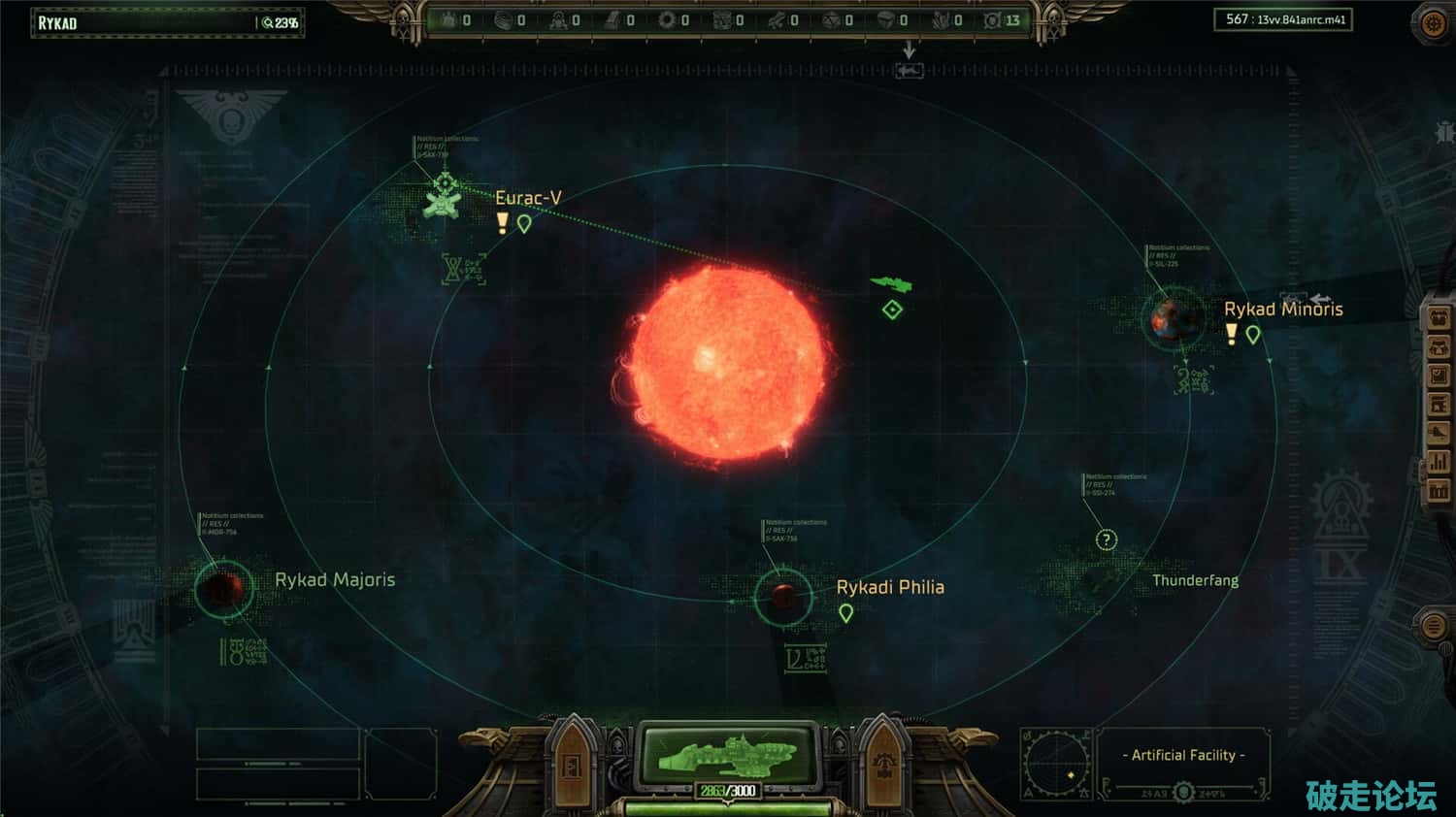Screen dimensions: 1456x817
Task: Select the Rykad Majoris planet
Action: tap(222, 586)
